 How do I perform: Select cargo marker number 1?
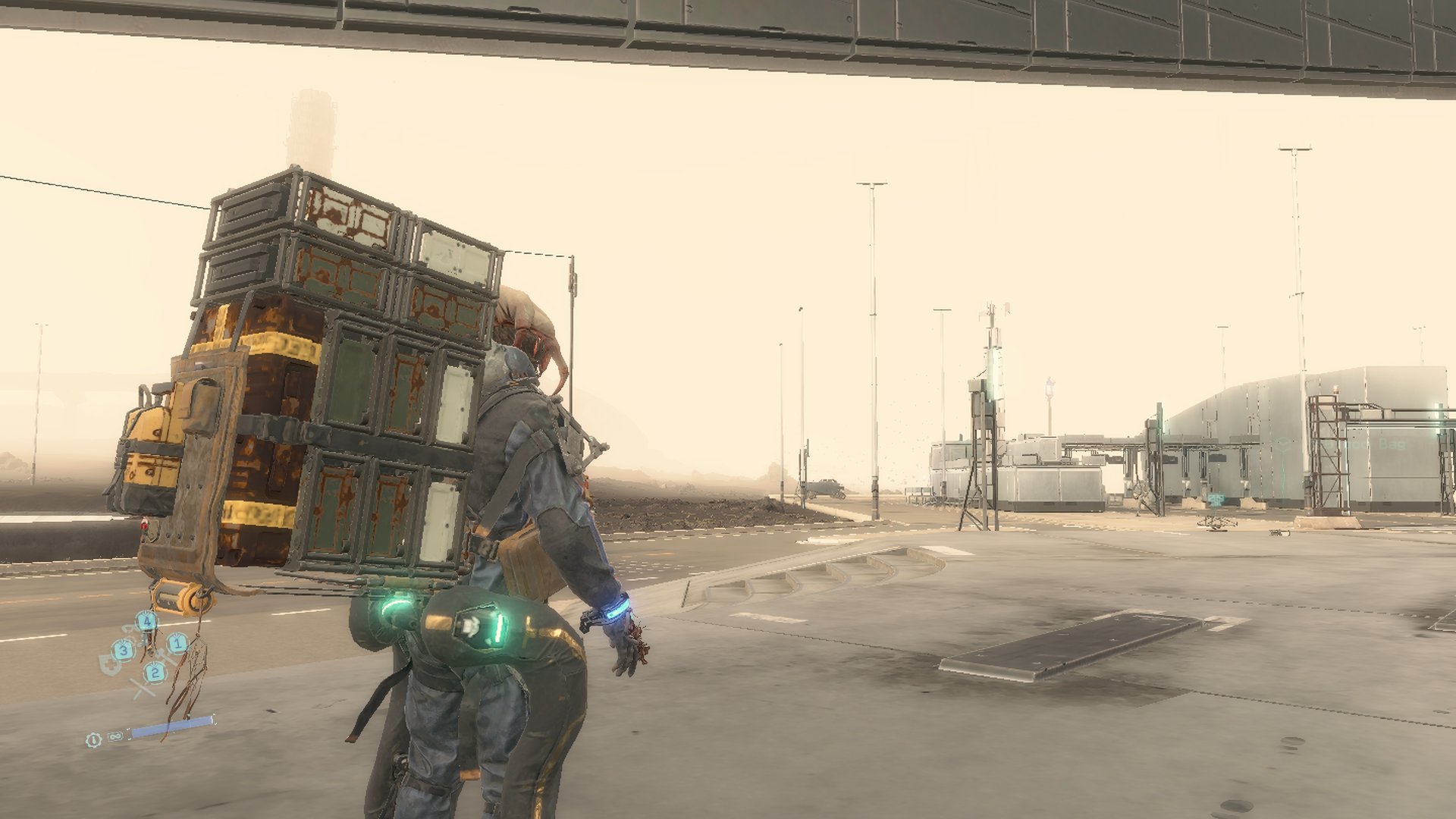(177, 644)
